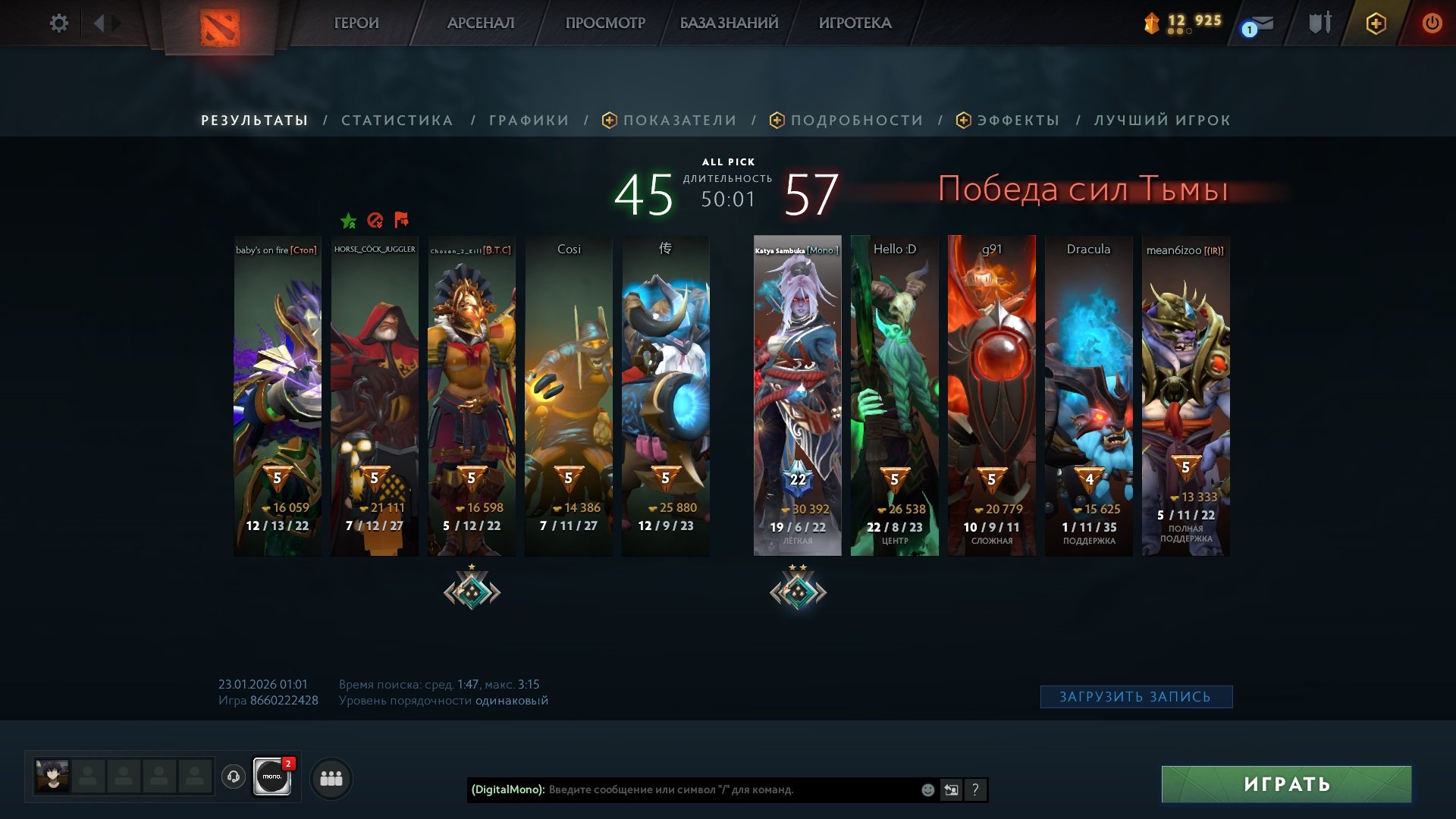Open the АРСЕНАЛ menu
The image size is (1456, 819).
[481, 23]
